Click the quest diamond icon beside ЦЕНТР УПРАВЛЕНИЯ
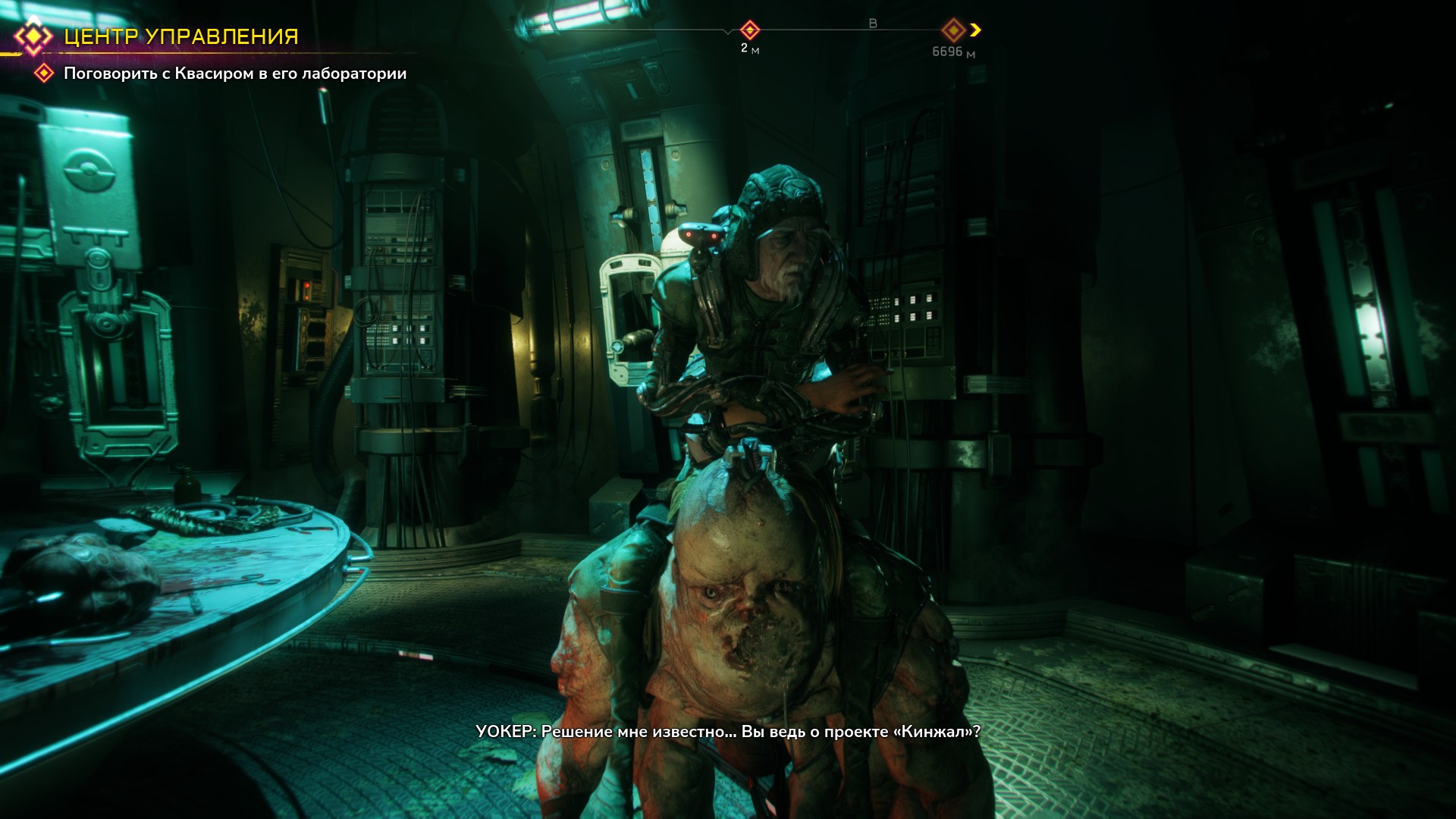Viewport: 1456px width, 819px height. coord(33,36)
